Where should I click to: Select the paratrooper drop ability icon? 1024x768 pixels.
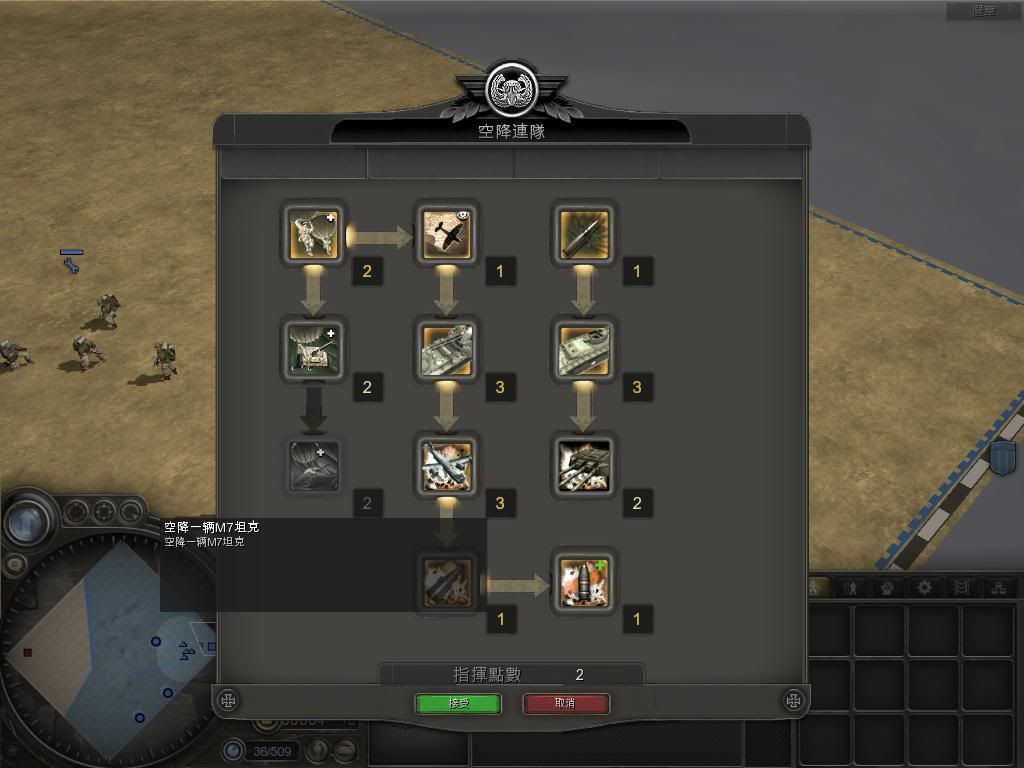tap(314, 235)
